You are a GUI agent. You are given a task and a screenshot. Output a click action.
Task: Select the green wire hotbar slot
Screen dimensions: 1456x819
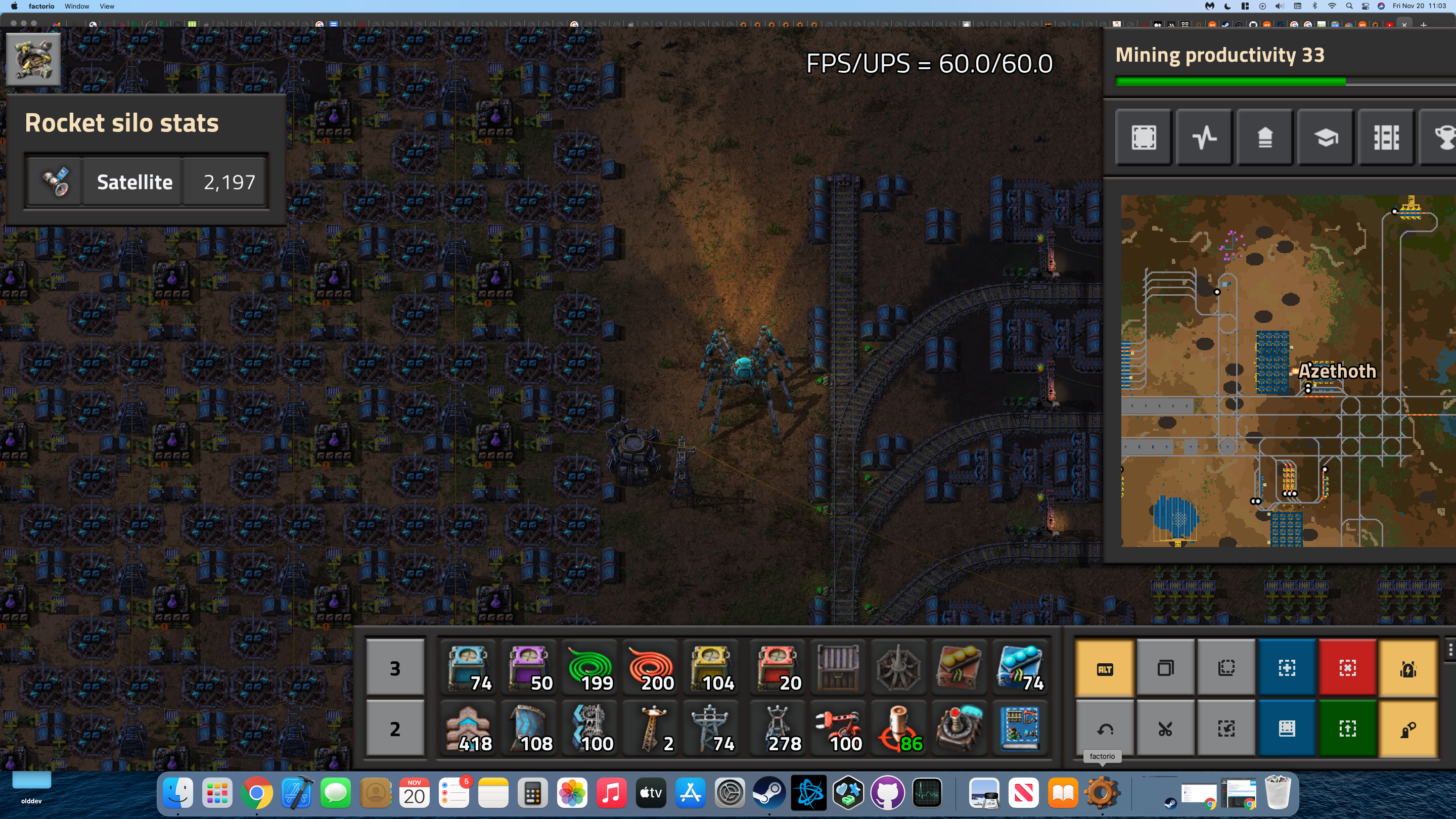(589, 669)
